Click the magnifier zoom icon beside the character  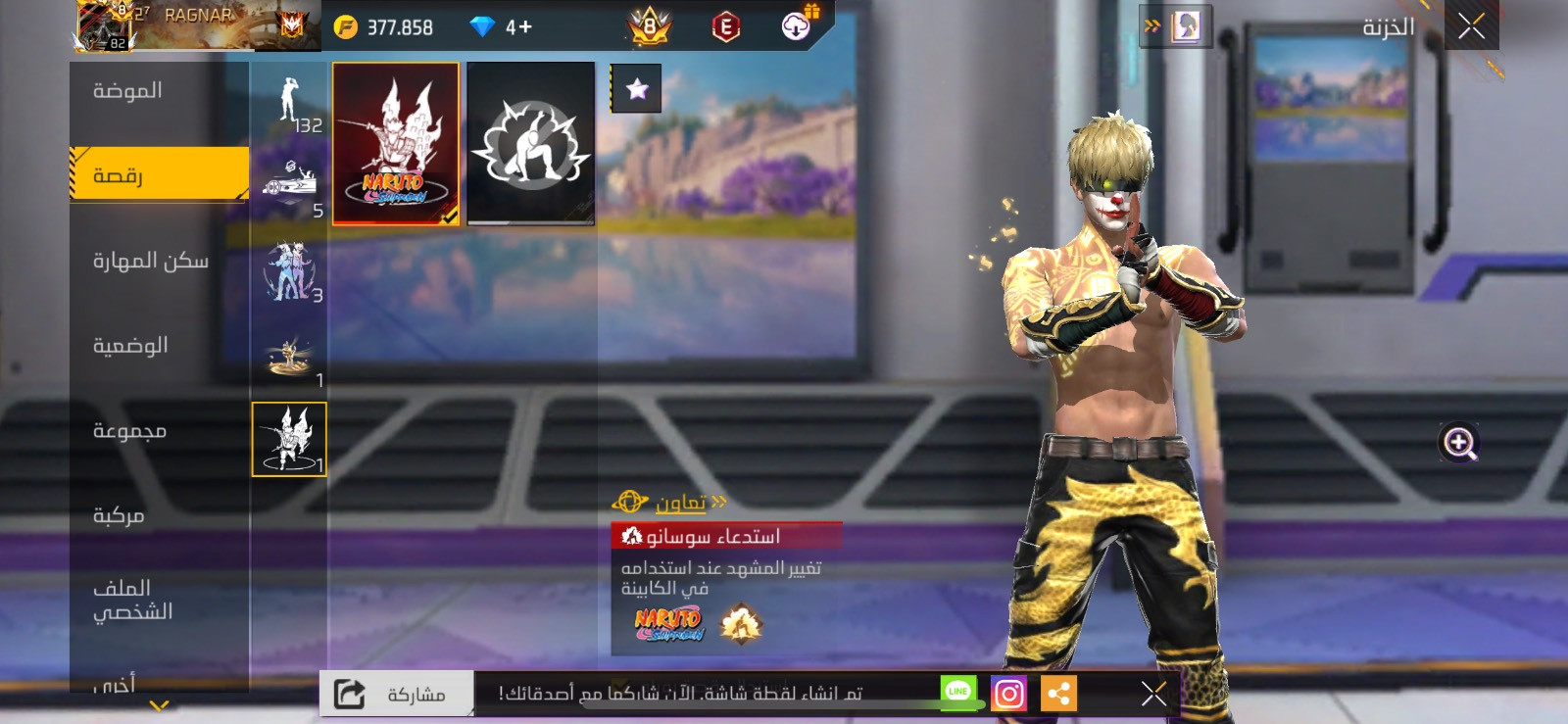(x=1459, y=443)
